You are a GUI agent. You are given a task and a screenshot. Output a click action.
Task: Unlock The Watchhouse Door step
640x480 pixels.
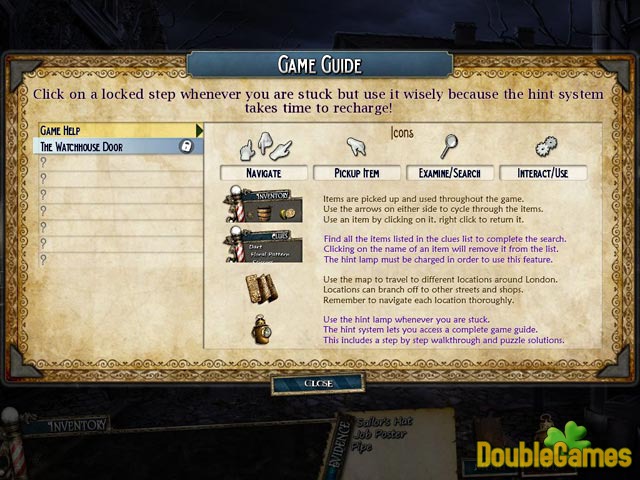pyautogui.click(x=185, y=146)
